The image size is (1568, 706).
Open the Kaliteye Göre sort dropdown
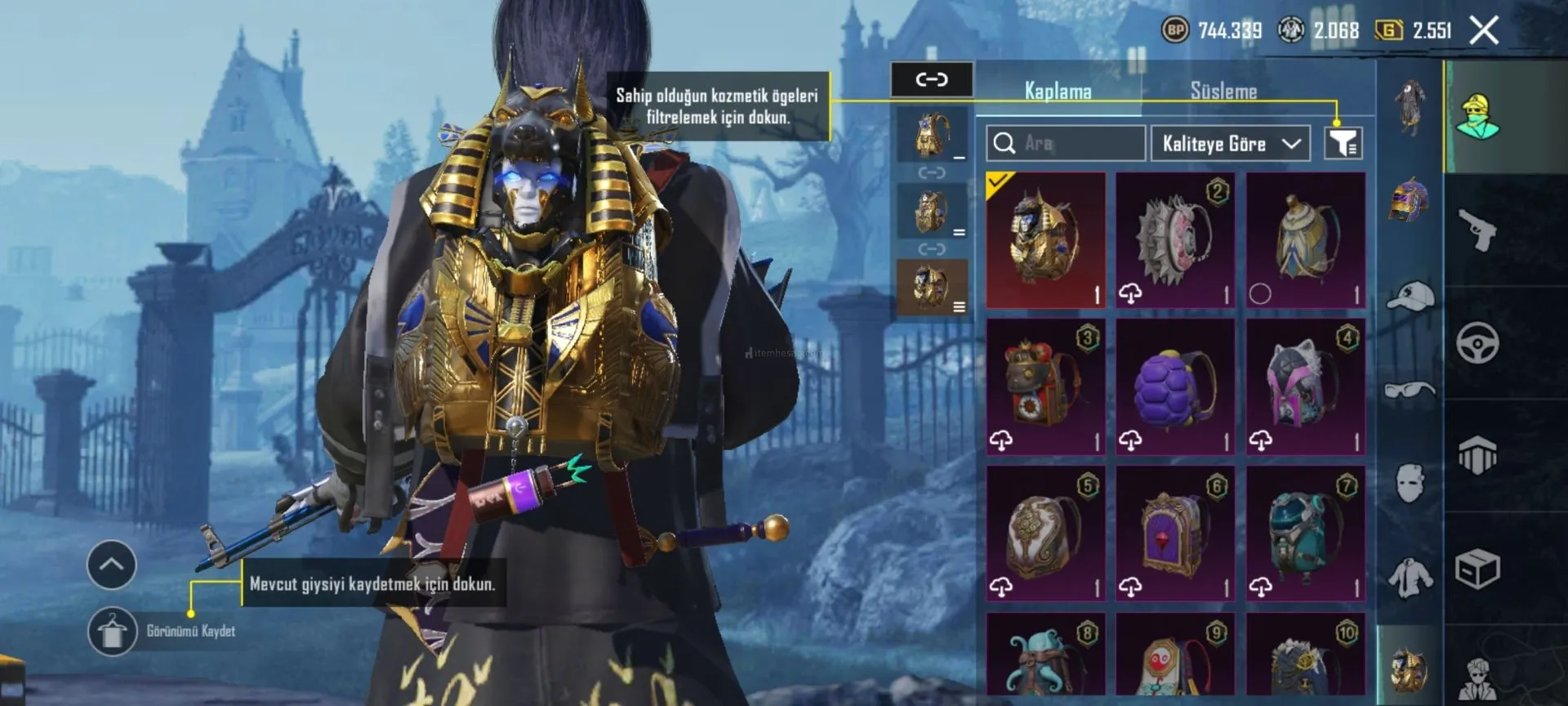click(x=1230, y=144)
